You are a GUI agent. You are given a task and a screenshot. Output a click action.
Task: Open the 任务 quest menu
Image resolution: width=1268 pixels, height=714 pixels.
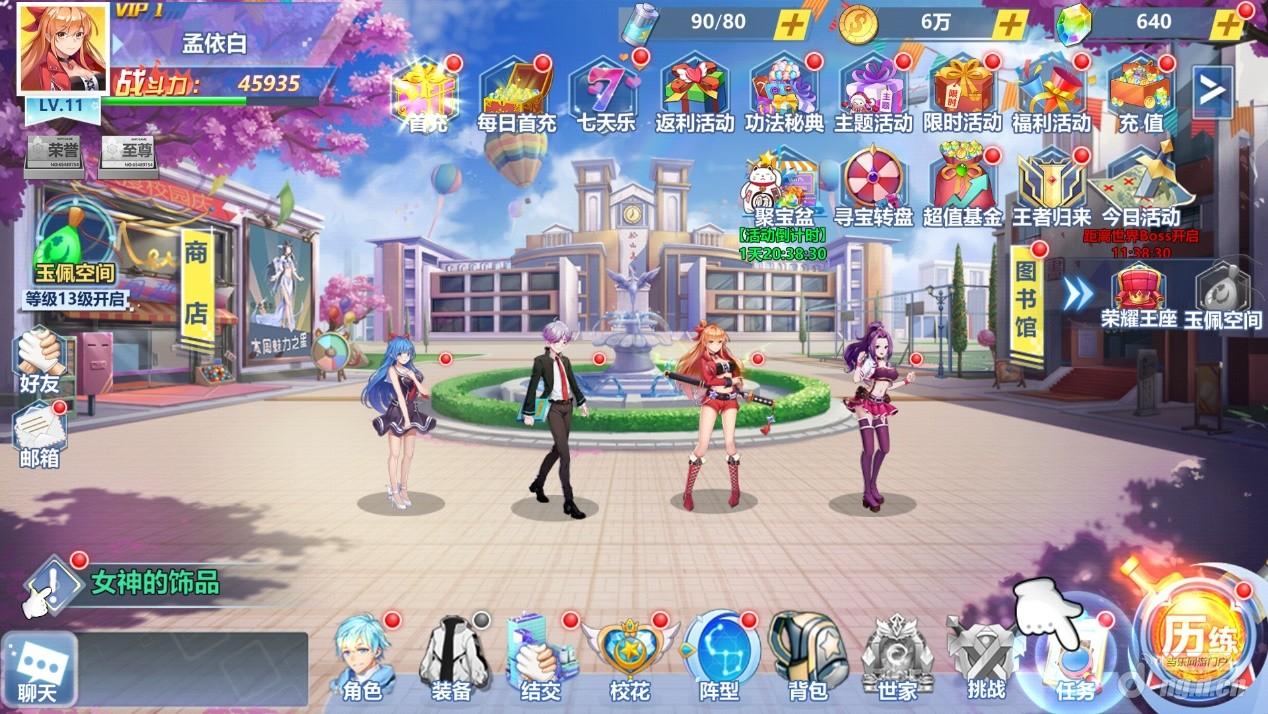pyautogui.click(x=1075, y=660)
